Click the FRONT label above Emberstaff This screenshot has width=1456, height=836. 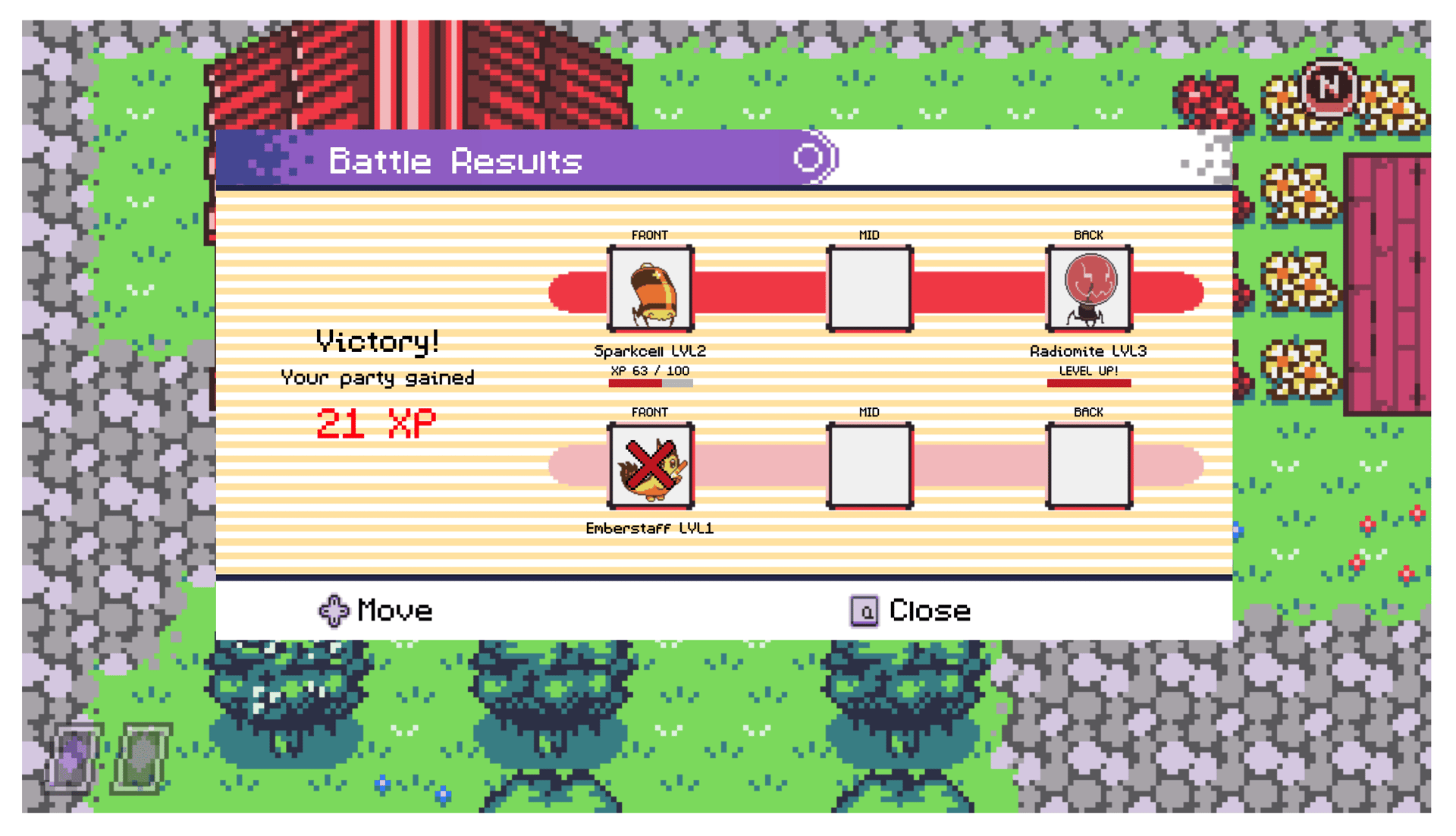tap(651, 412)
